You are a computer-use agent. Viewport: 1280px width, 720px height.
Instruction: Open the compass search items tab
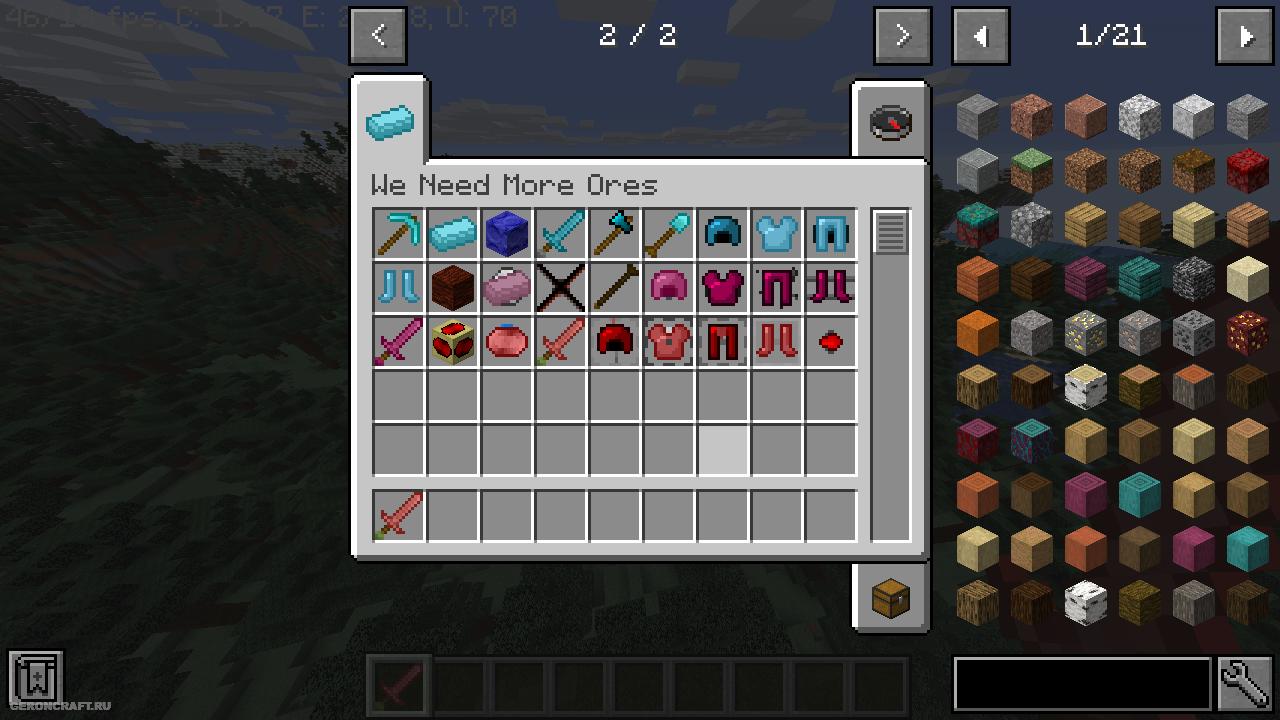click(x=890, y=122)
